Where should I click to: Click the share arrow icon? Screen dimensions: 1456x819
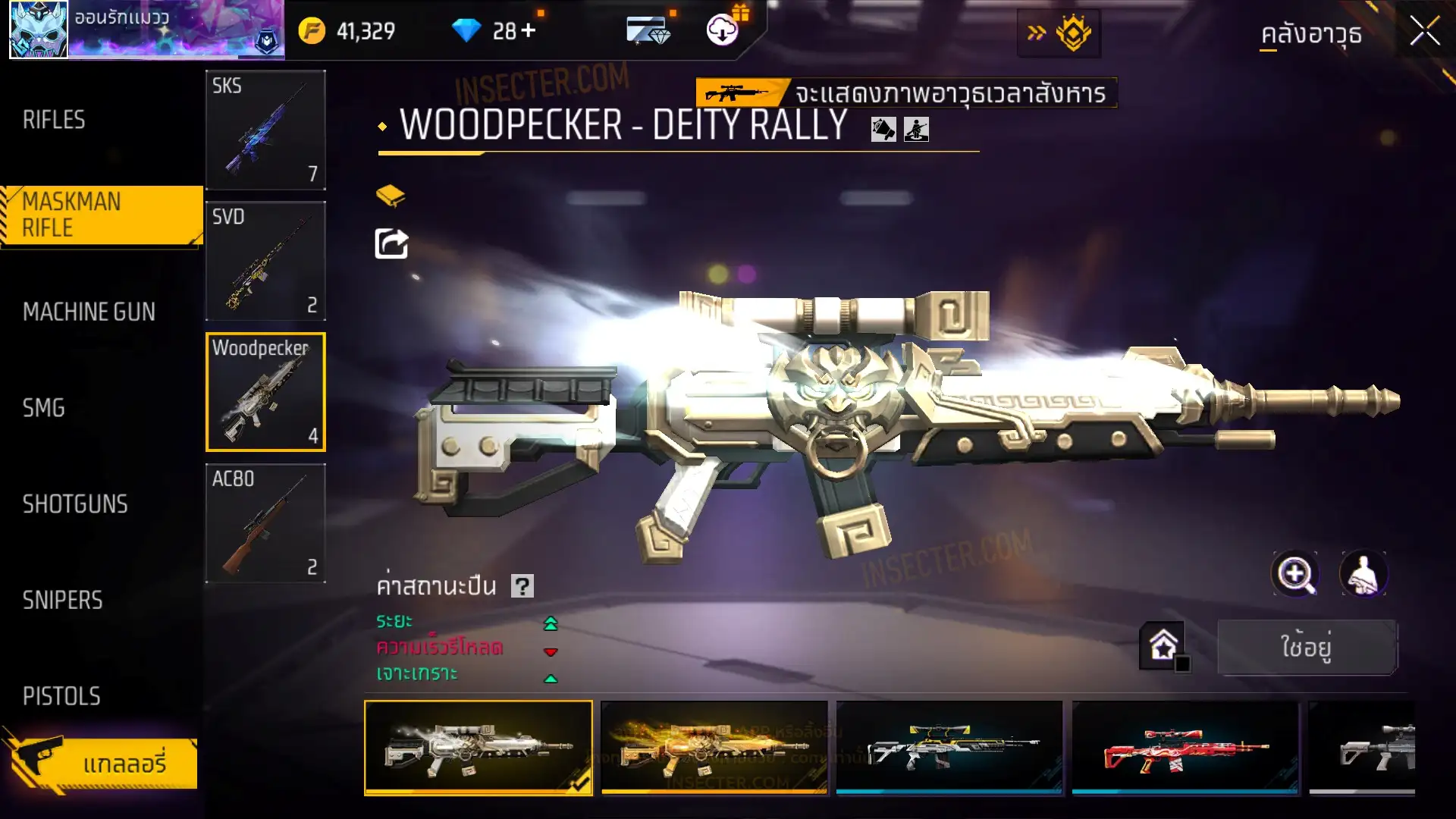(x=391, y=243)
